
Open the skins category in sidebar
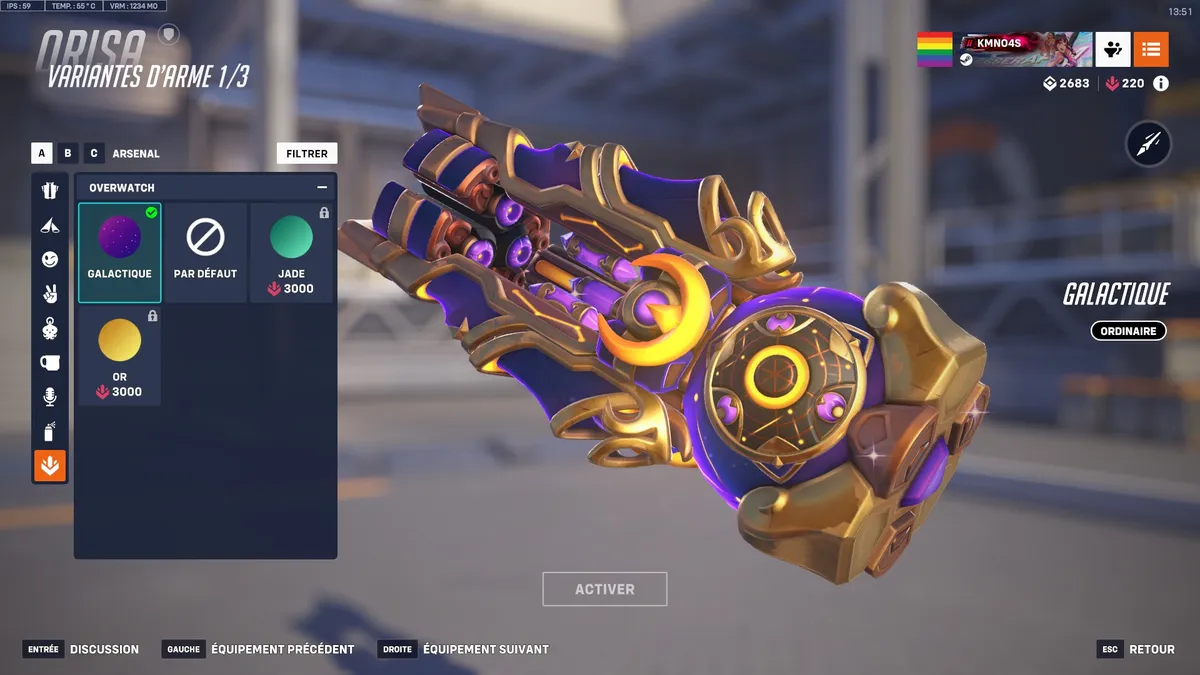[x=50, y=190]
